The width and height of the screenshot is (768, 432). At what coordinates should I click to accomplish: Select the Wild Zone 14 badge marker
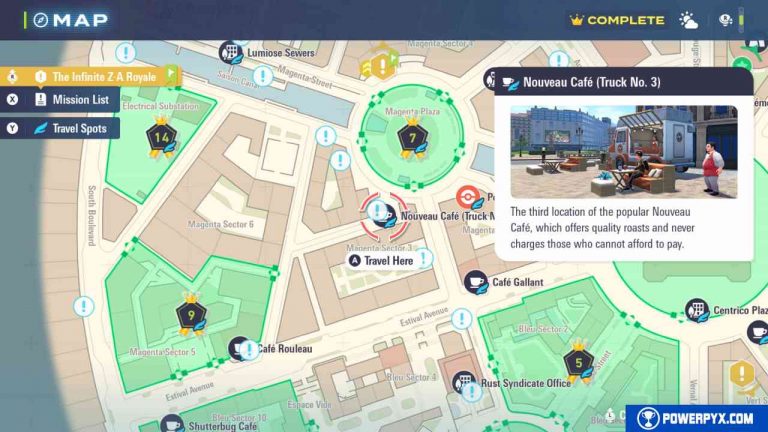(x=159, y=137)
